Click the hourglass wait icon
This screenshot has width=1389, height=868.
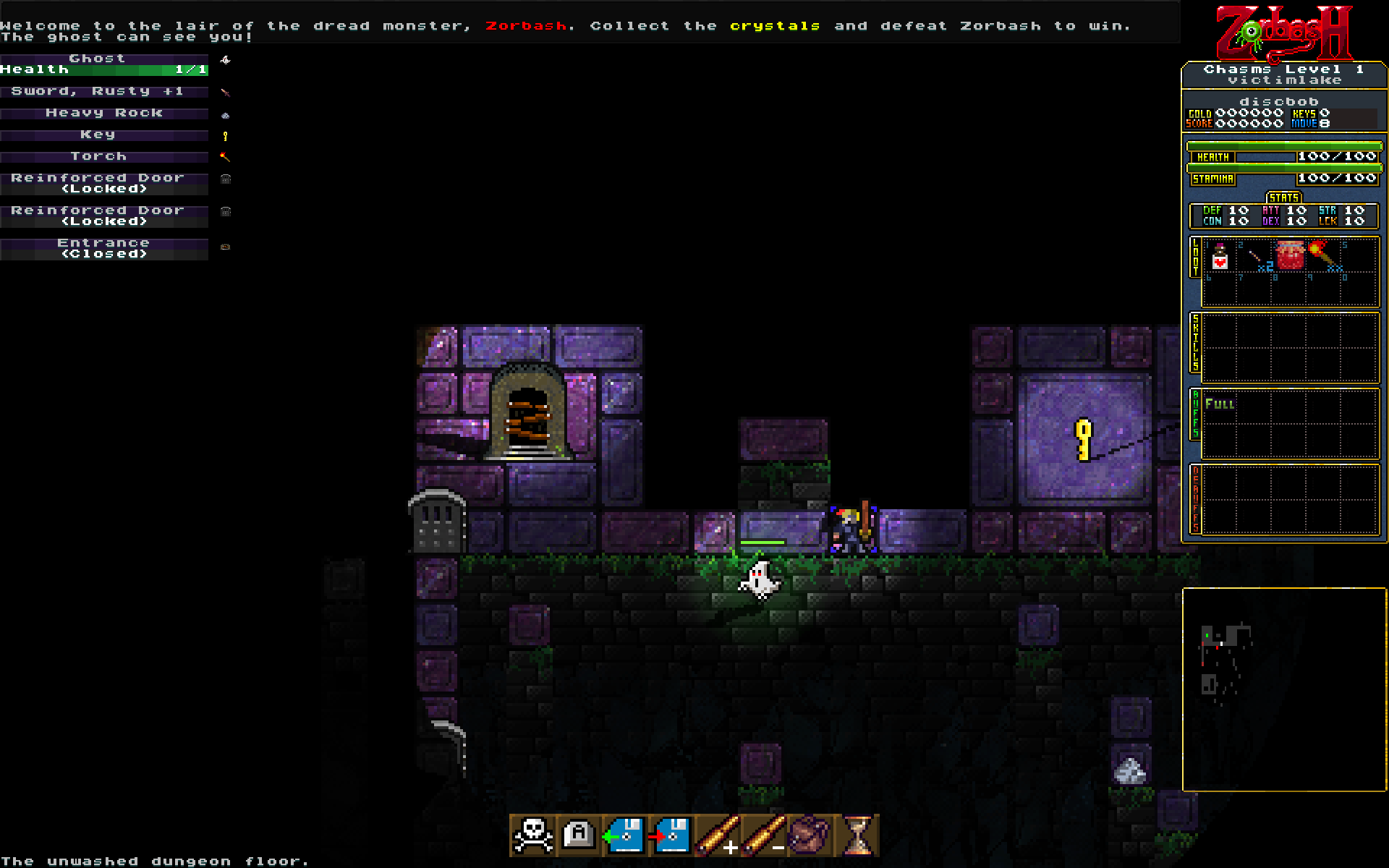(x=857, y=835)
